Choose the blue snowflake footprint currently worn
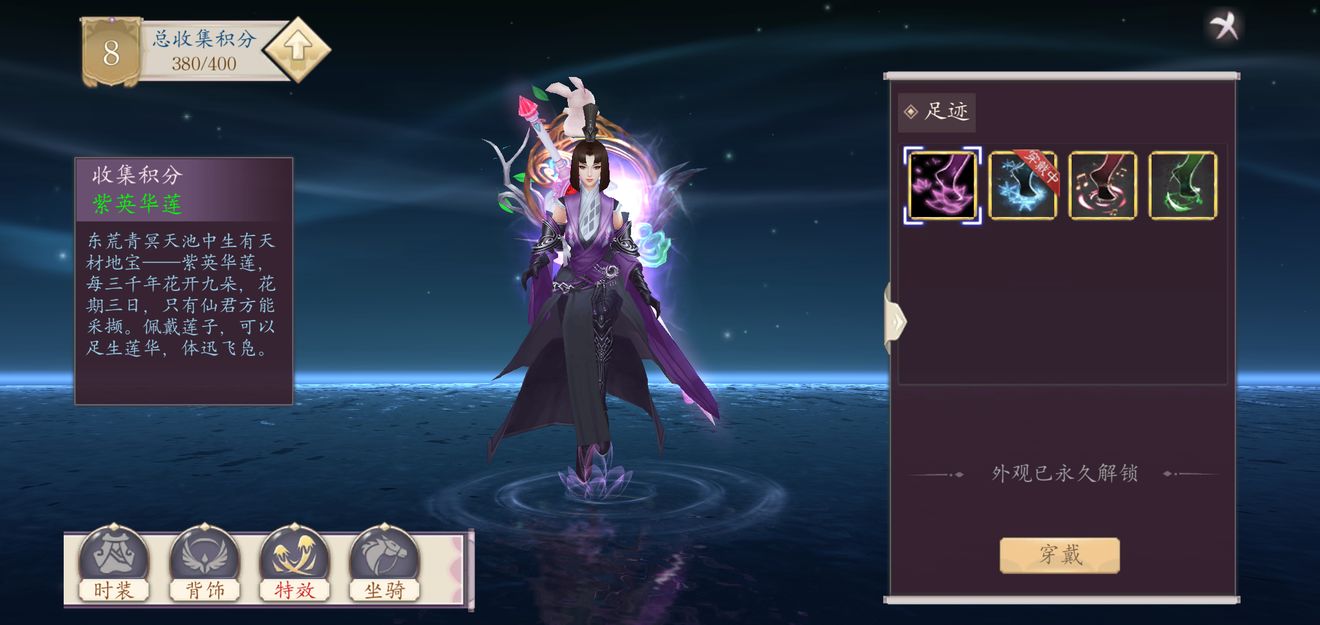The image size is (1320, 625). coord(1022,185)
